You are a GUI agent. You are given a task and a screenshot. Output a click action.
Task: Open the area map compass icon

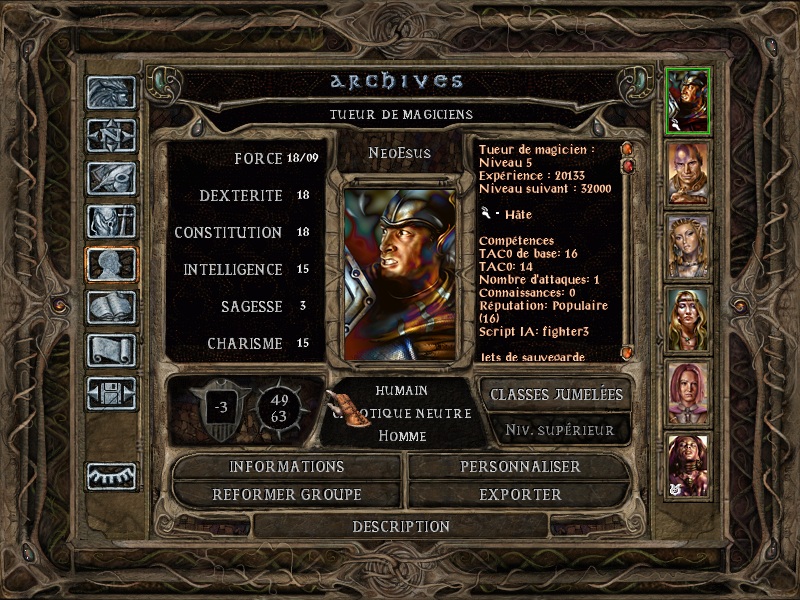pos(111,135)
